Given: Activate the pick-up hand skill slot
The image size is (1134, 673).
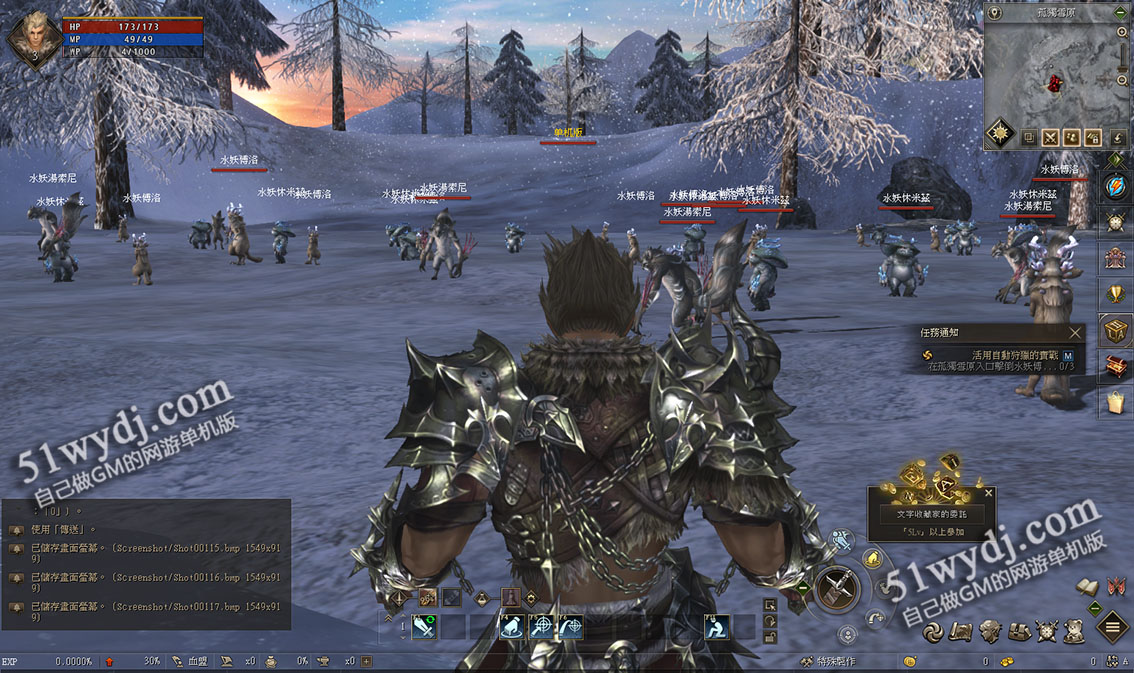Looking at the screenshot, I should coord(511,627).
